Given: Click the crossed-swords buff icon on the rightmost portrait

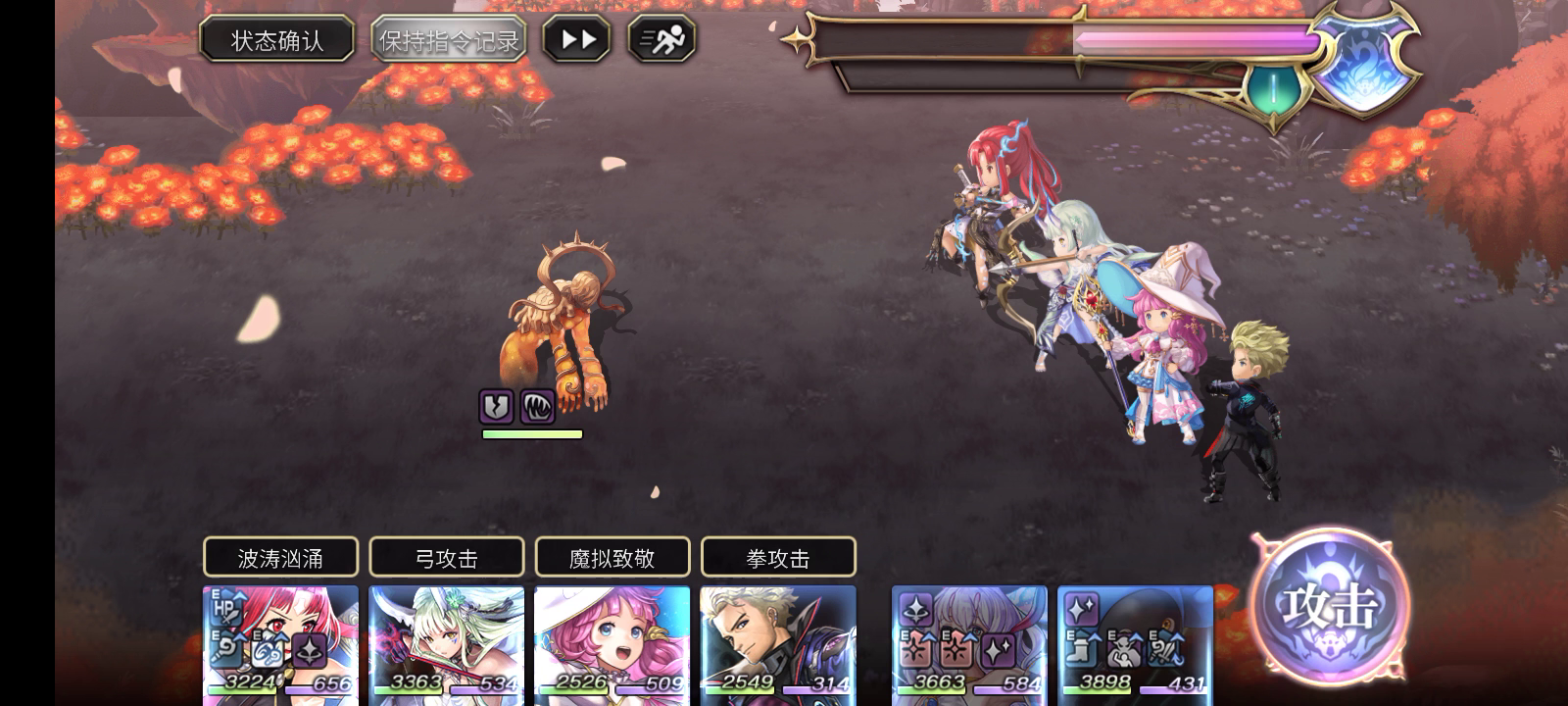Looking at the screenshot, I should 1164,650.
